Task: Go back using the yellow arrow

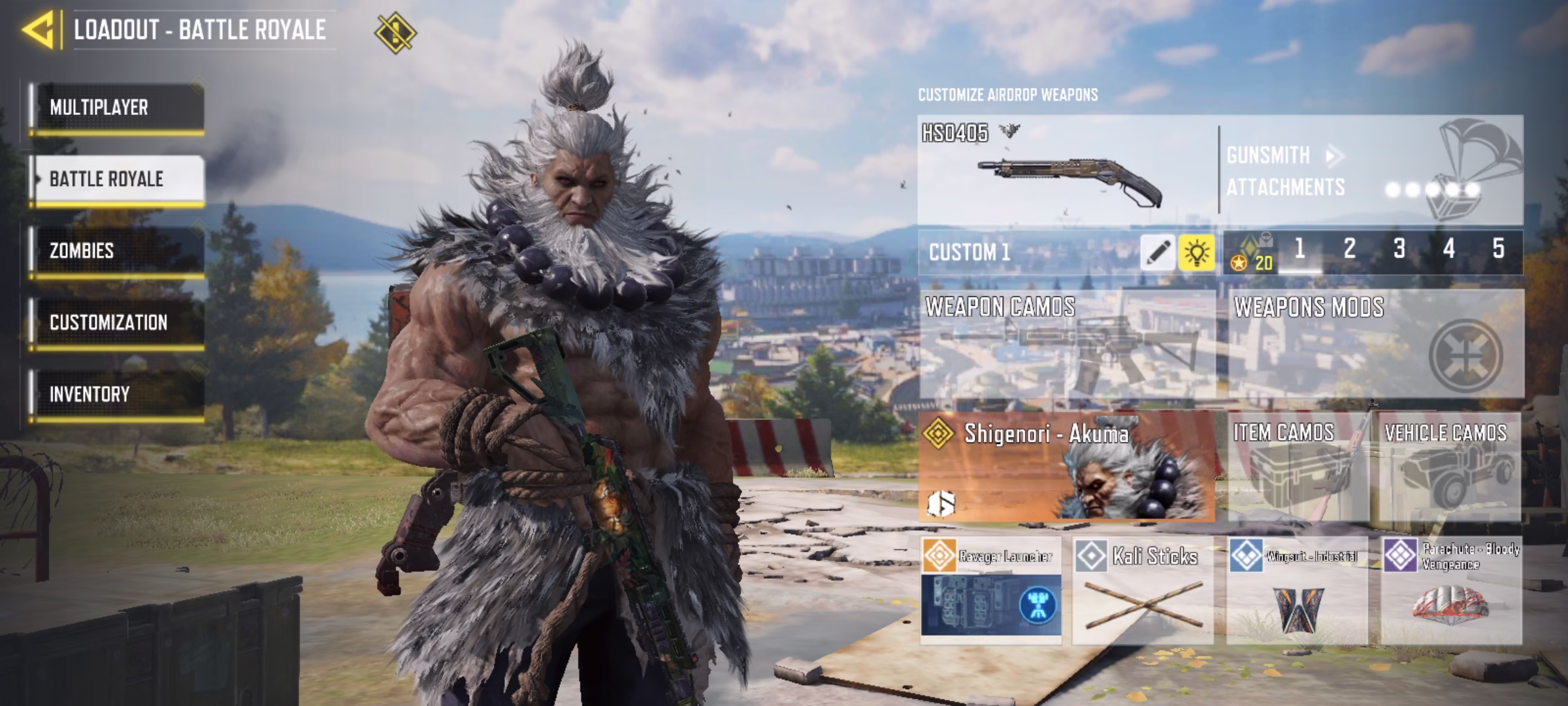Action: (x=38, y=29)
